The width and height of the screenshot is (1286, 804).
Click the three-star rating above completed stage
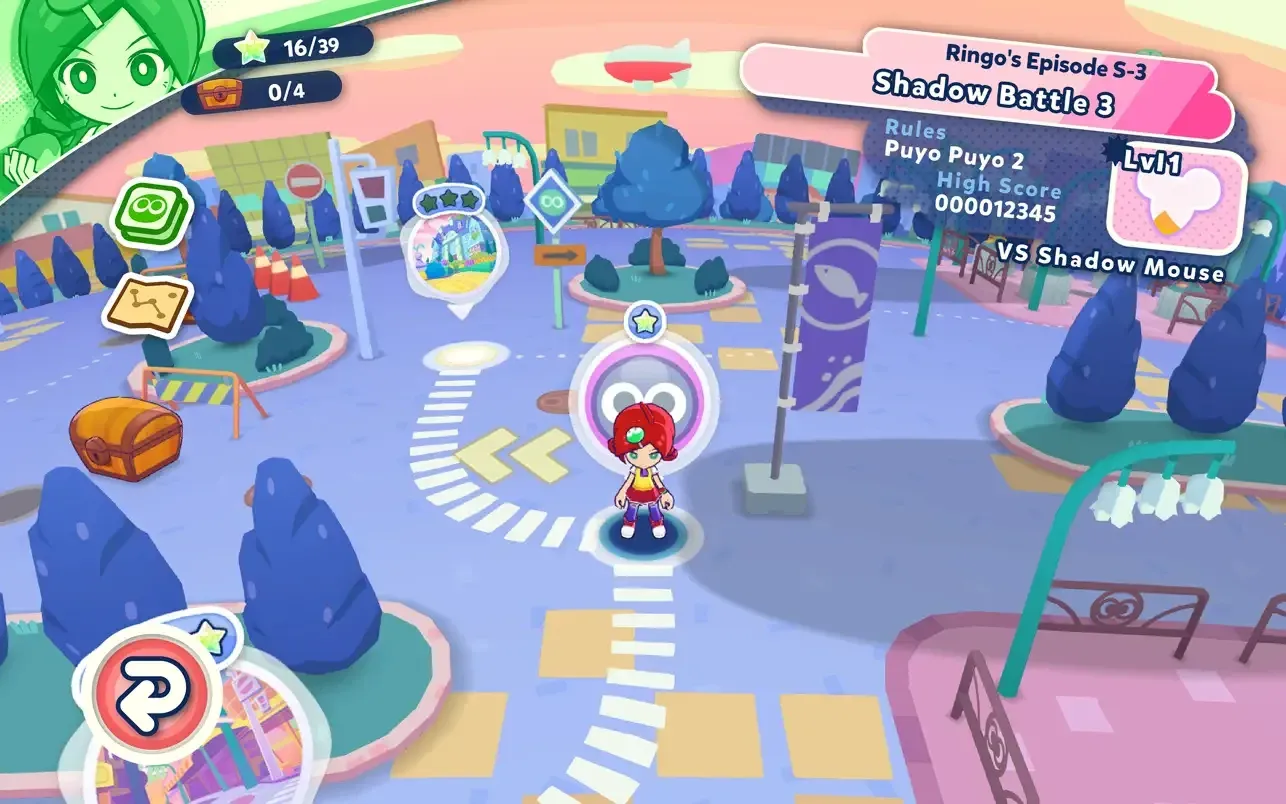(x=450, y=201)
